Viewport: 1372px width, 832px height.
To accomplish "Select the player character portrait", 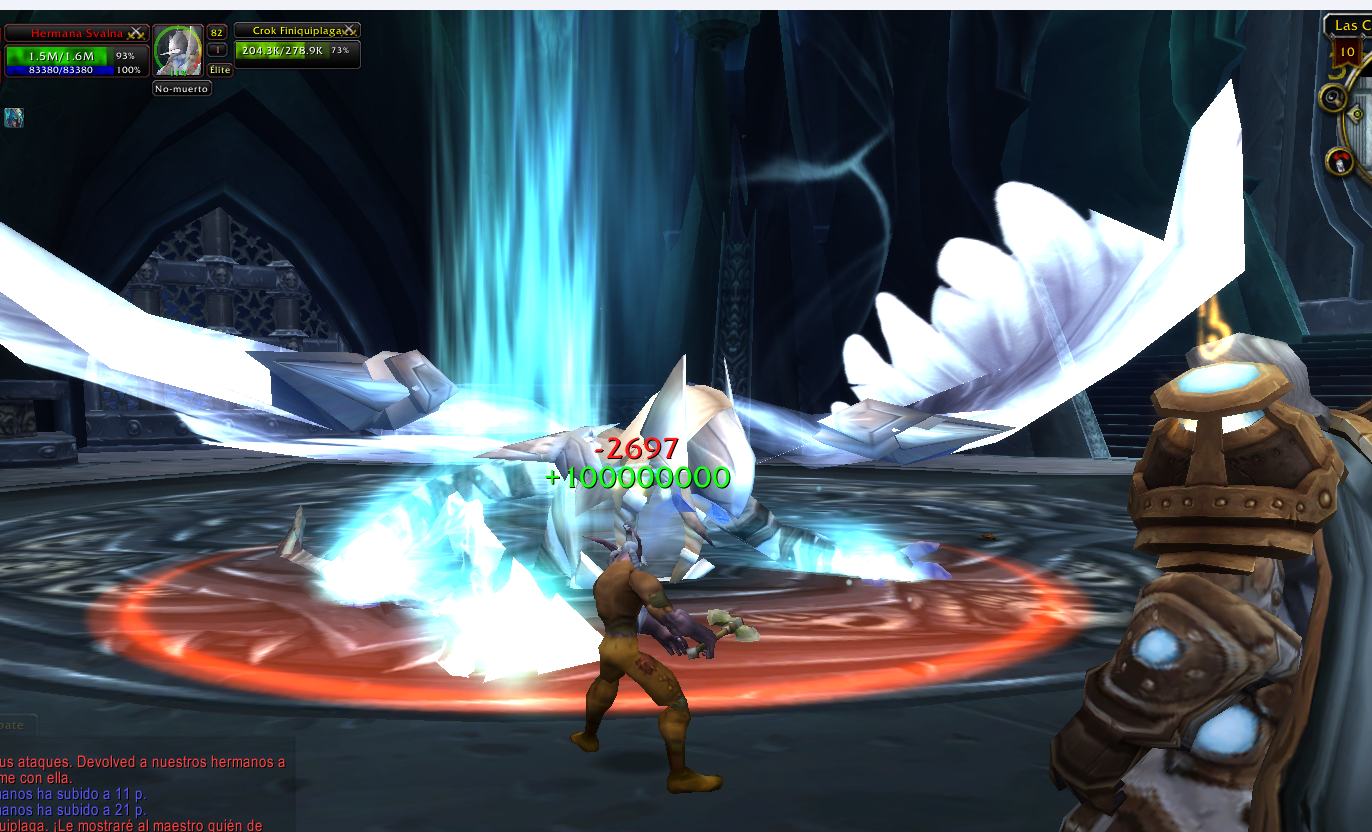I will coord(178,50).
